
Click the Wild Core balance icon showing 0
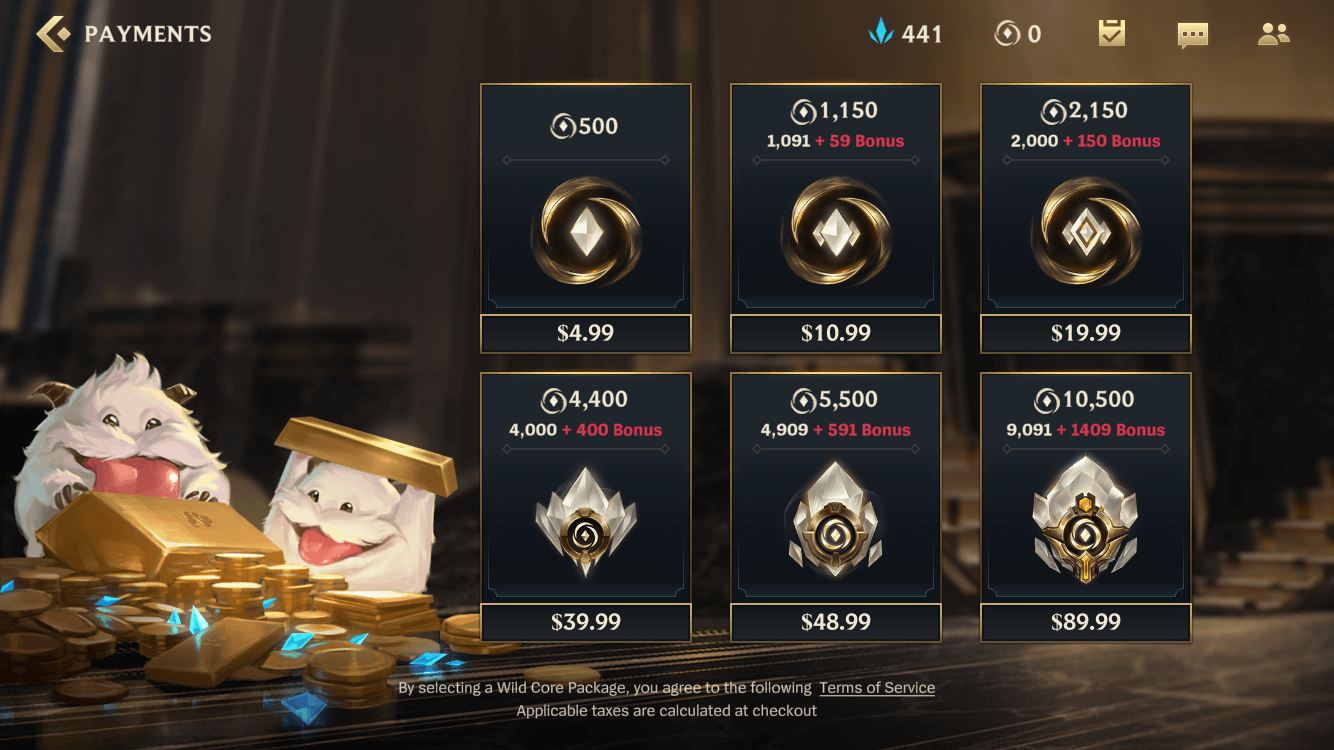click(x=1007, y=33)
